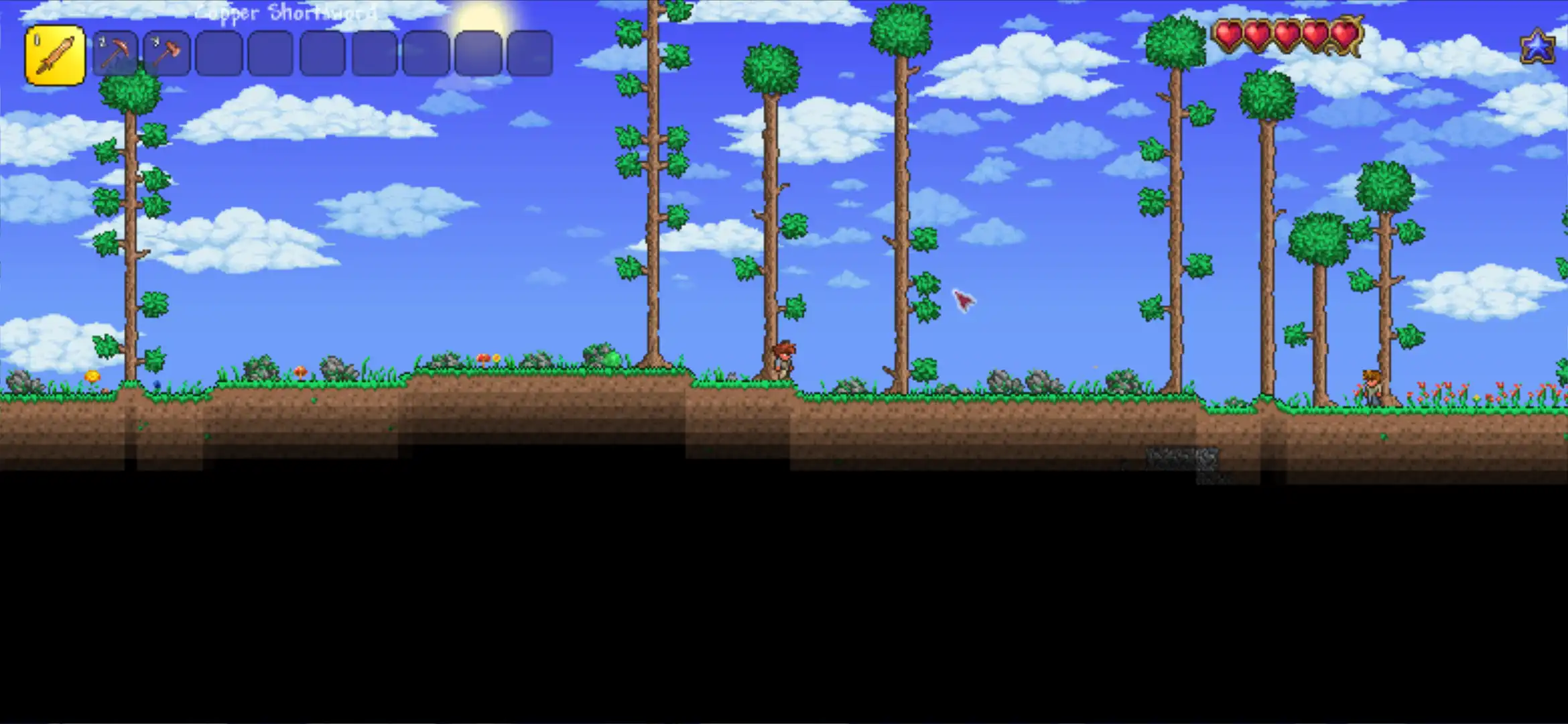Click the blue star icon top right
This screenshot has width=1568, height=724.
coord(1539,46)
